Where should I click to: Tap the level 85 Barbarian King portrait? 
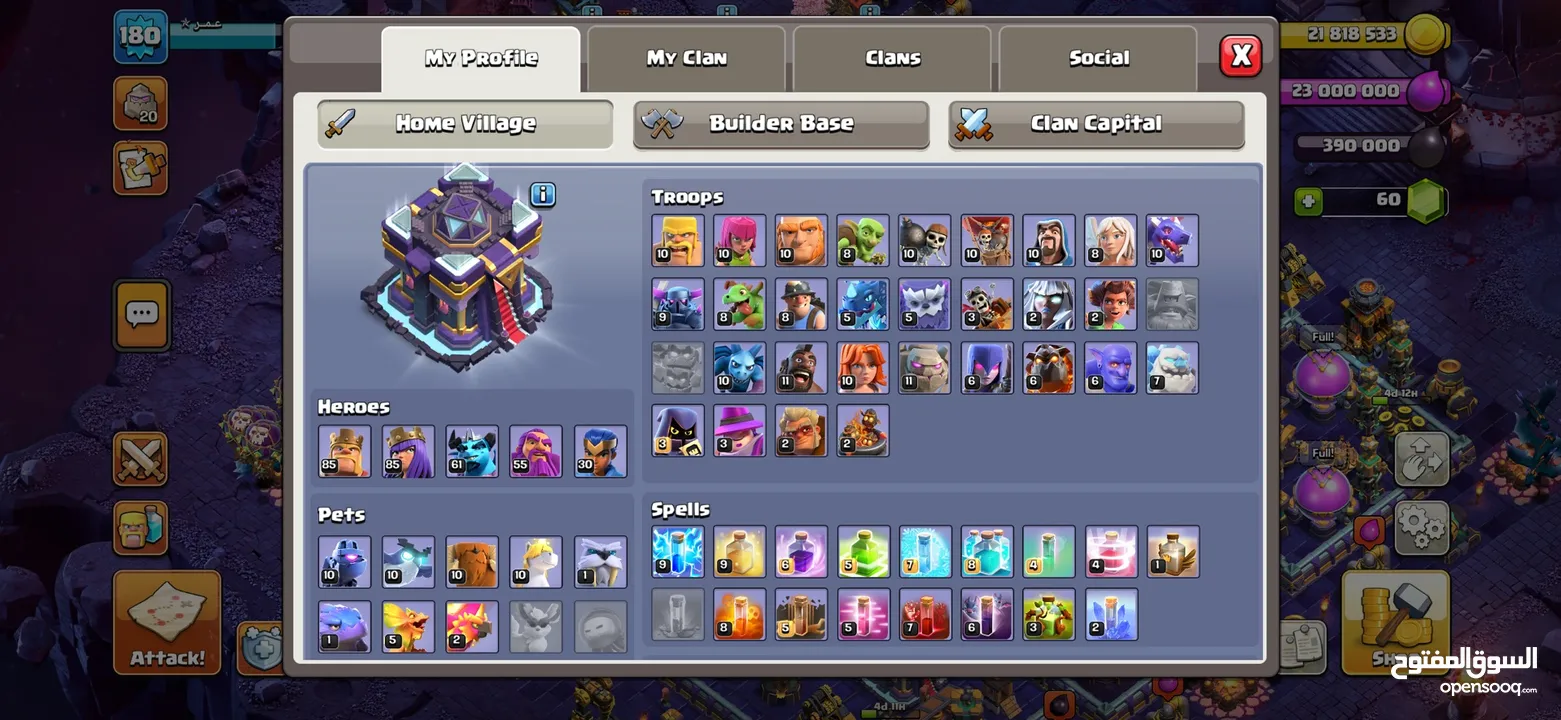click(344, 449)
